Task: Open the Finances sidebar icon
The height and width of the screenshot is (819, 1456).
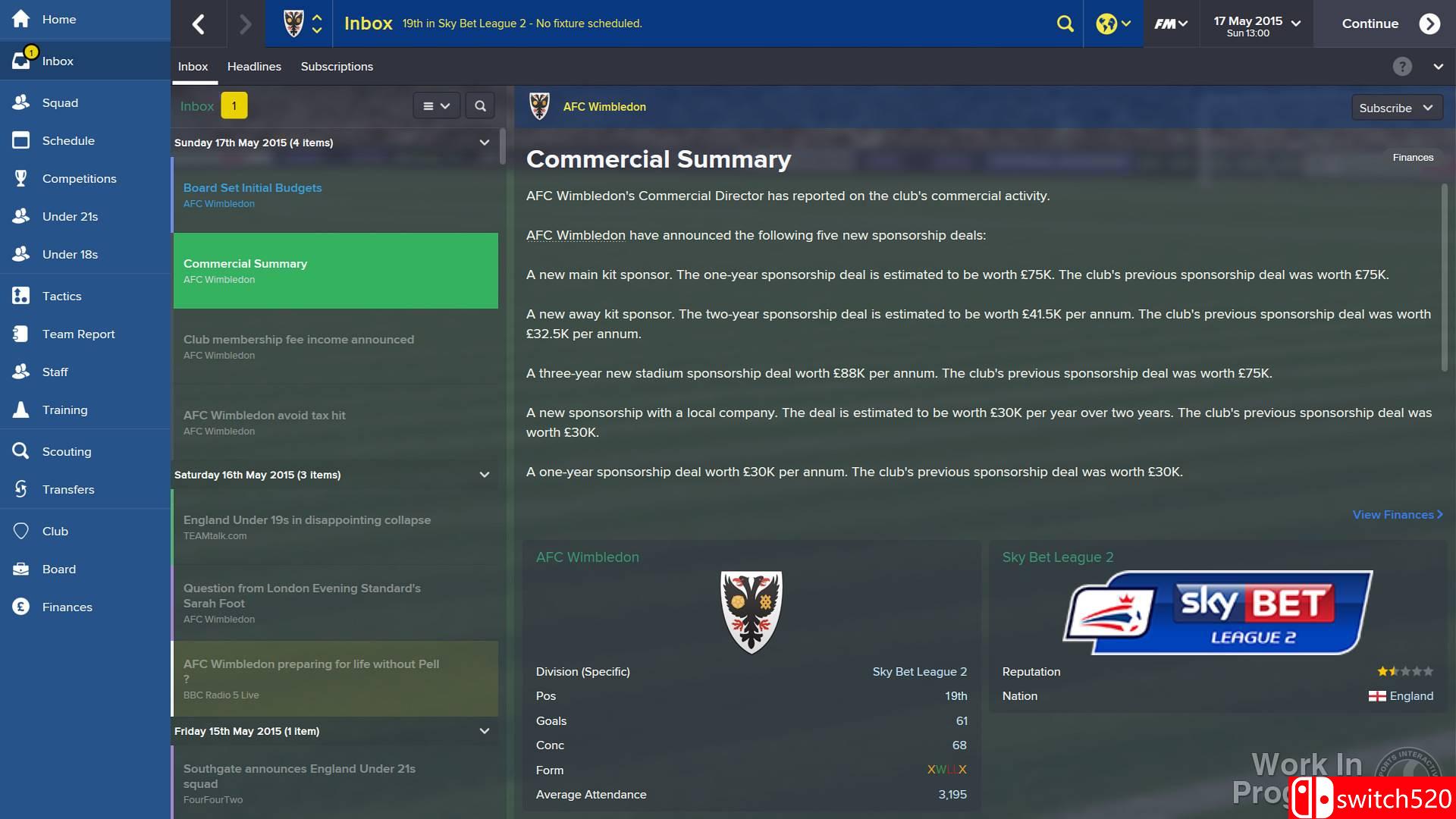Action: [x=67, y=607]
